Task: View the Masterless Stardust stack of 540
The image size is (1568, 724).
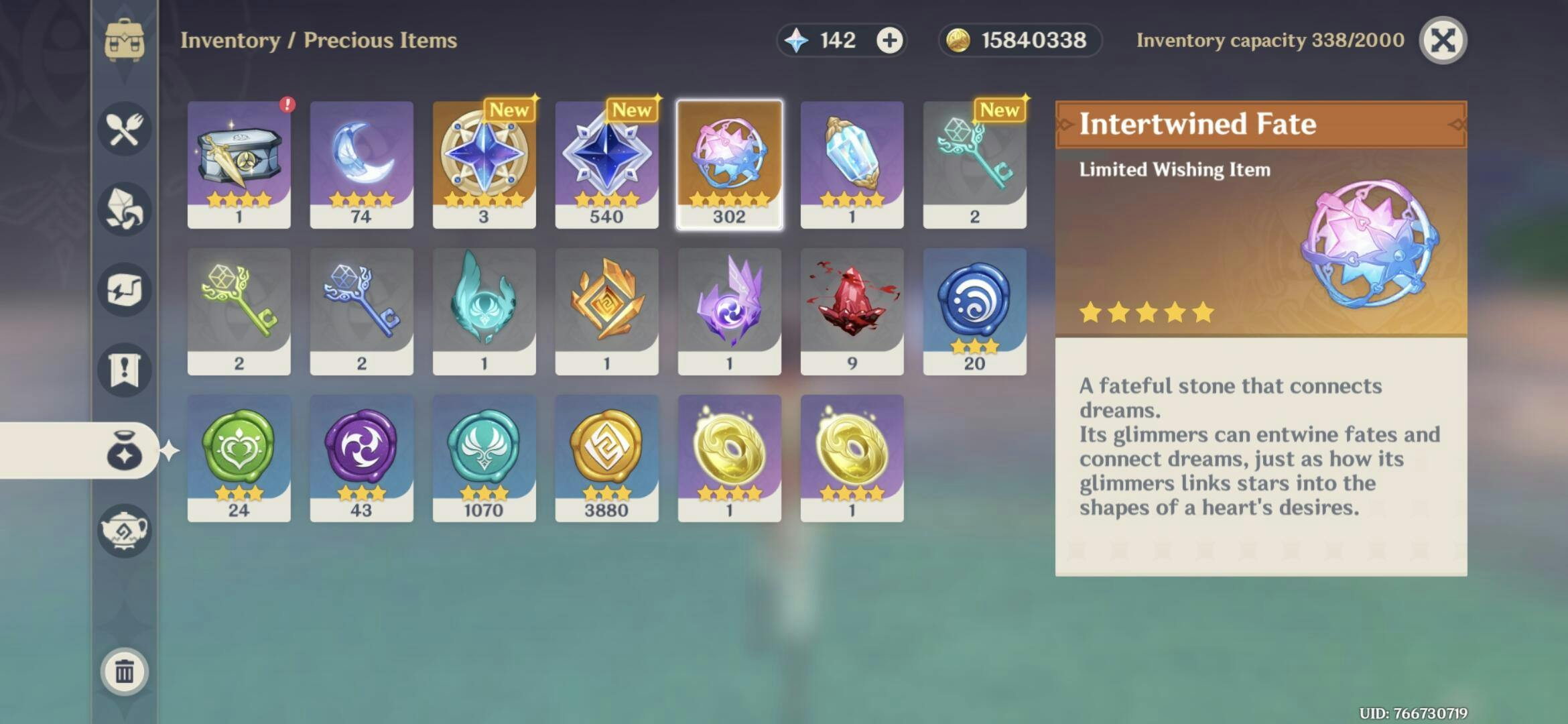Action: [606, 161]
